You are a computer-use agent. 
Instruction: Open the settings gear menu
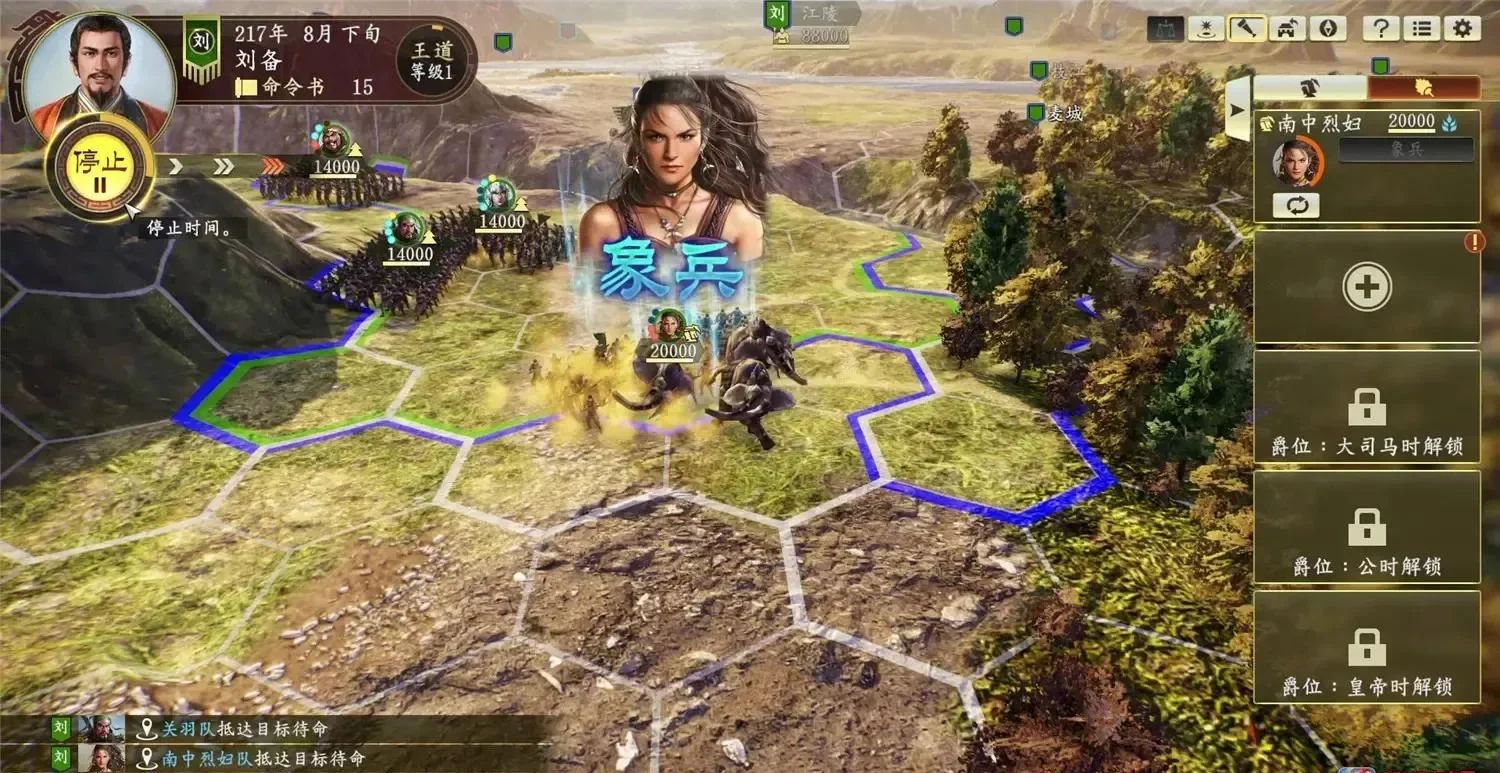[1461, 28]
